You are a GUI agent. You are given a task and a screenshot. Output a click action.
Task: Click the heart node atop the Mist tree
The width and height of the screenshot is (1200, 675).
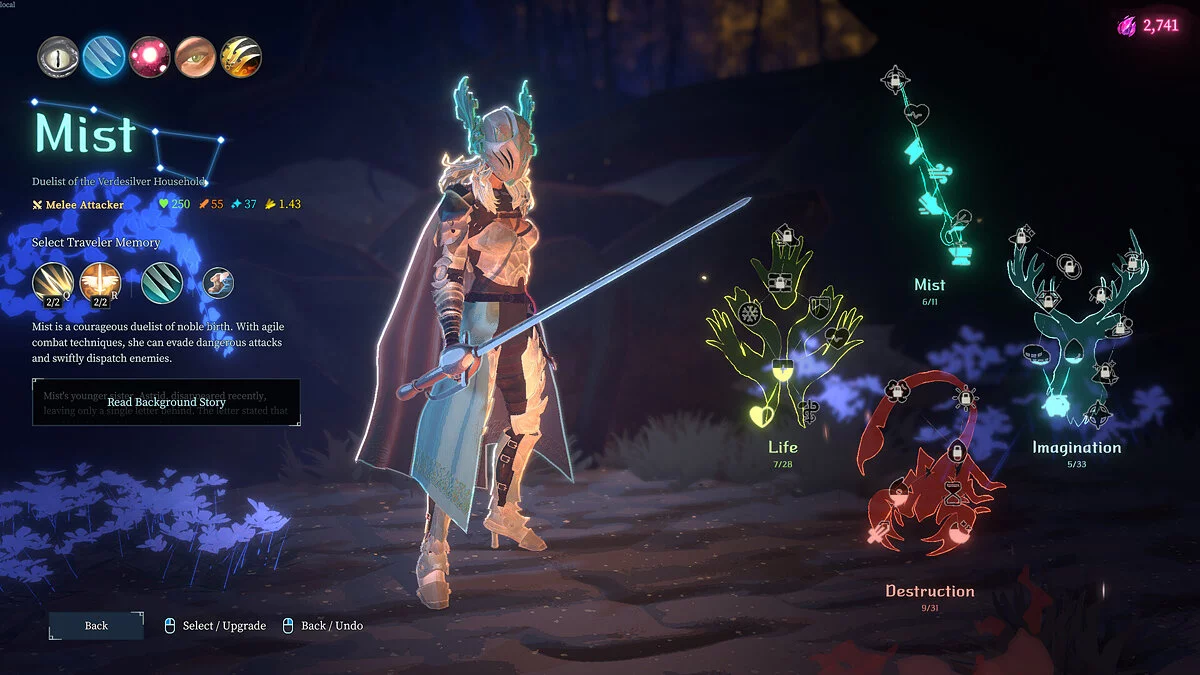pyautogui.click(x=919, y=113)
